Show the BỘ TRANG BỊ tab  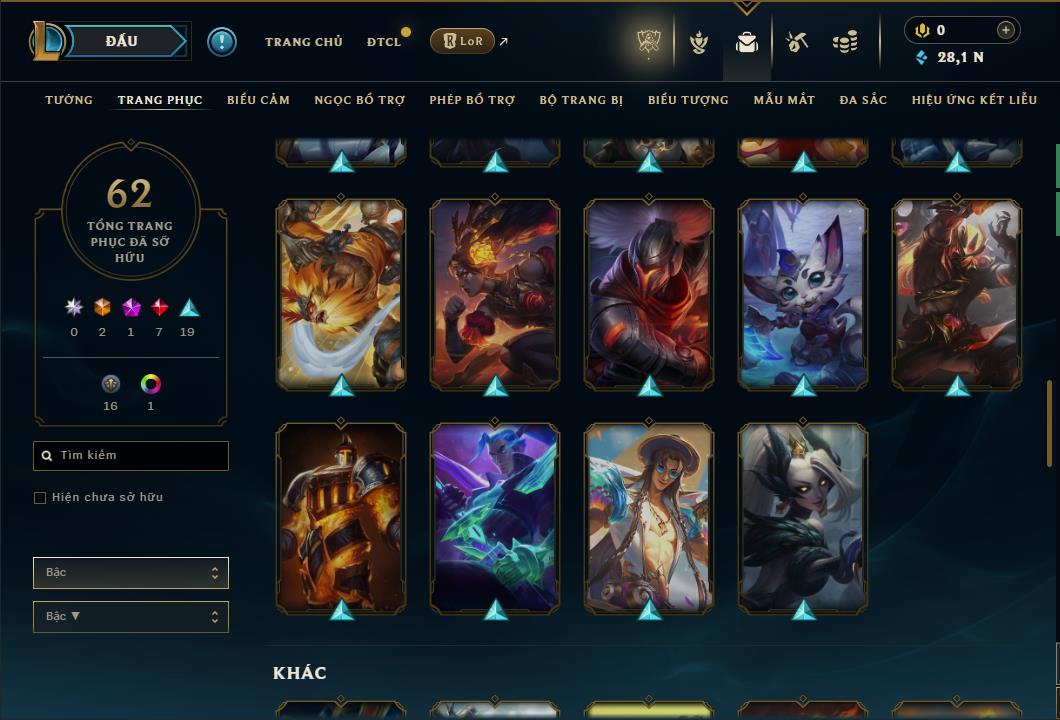(581, 100)
